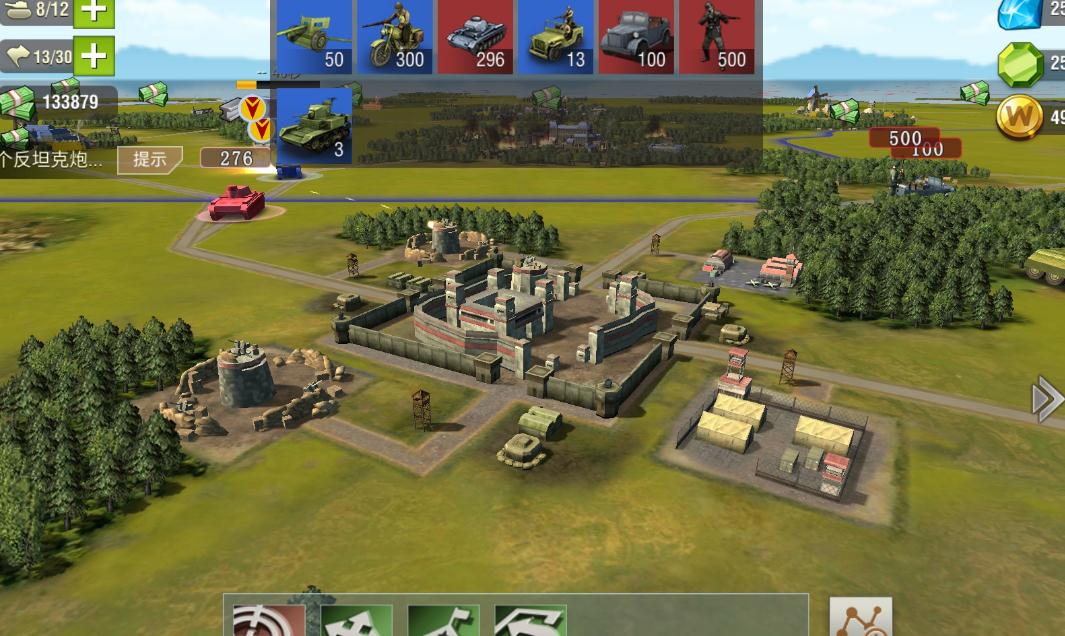Choose the motorcycle unit card showing 300
This screenshot has width=1065, height=636.
coord(395,37)
